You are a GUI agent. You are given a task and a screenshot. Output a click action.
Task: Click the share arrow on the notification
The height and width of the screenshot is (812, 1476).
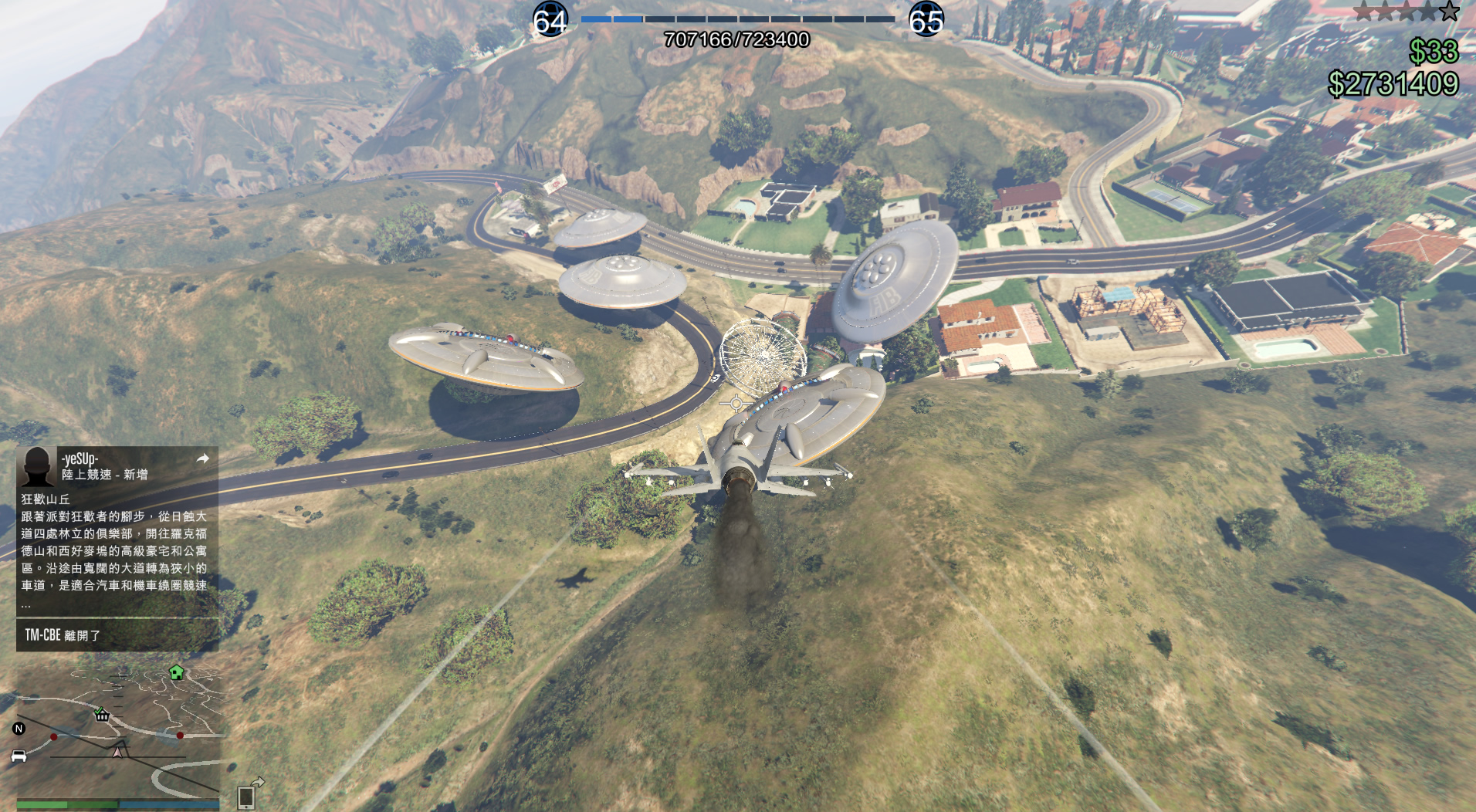coord(203,458)
